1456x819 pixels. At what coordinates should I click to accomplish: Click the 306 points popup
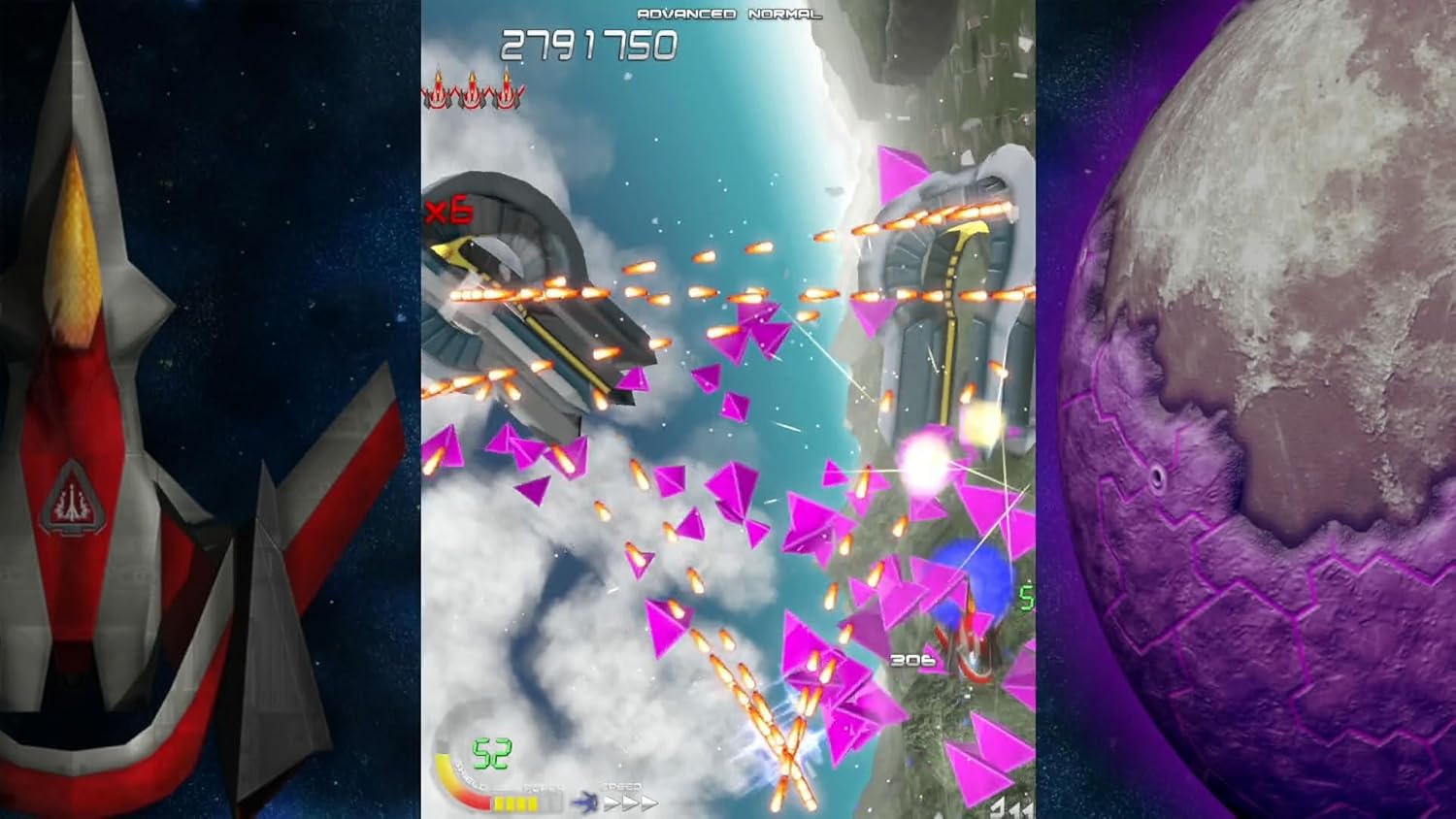tap(910, 659)
